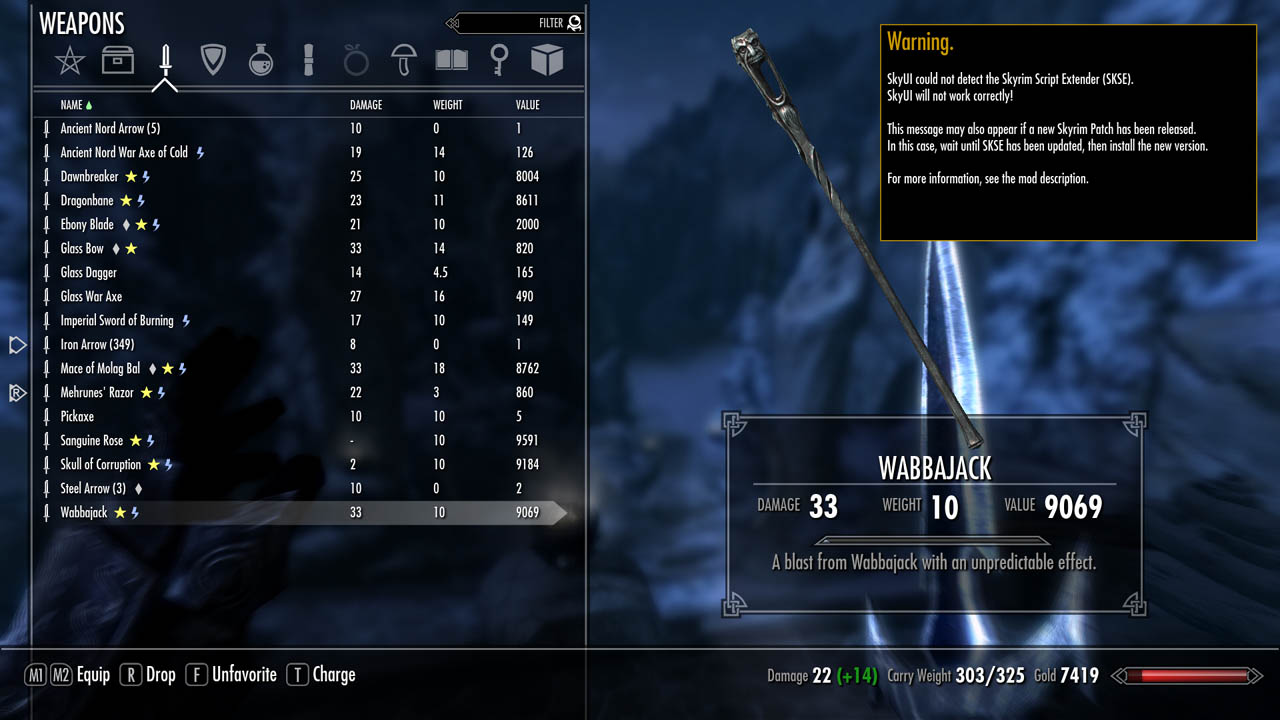The width and height of the screenshot is (1280, 720).
Task: Select the Mace of Molag Bal
Action: click(100, 369)
